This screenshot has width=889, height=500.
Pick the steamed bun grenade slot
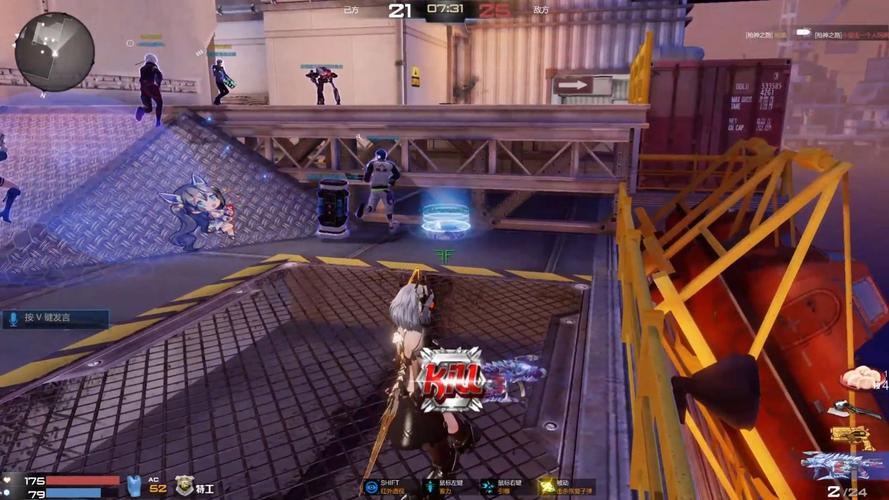pos(857,378)
